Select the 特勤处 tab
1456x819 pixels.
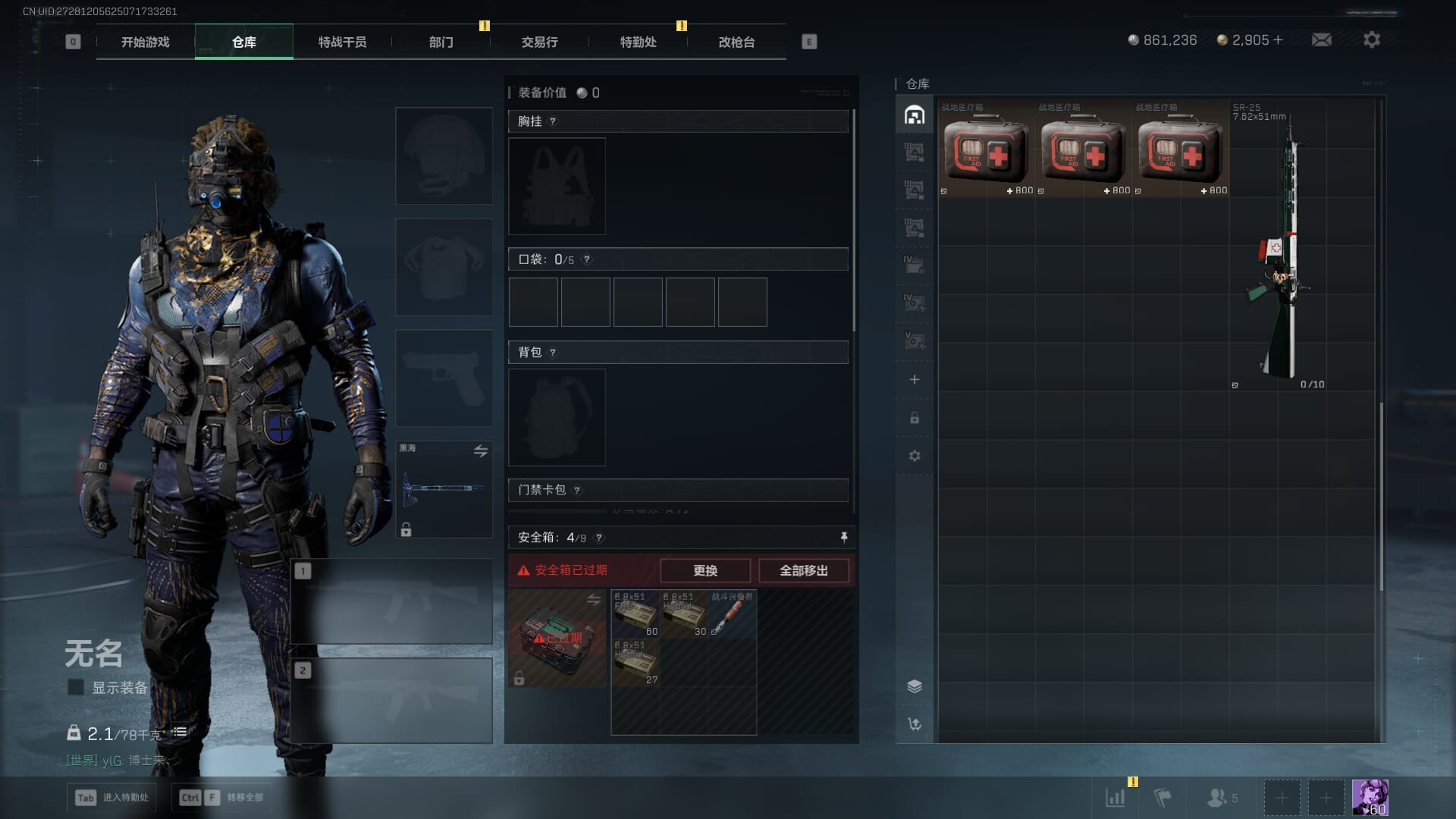coord(638,42)
